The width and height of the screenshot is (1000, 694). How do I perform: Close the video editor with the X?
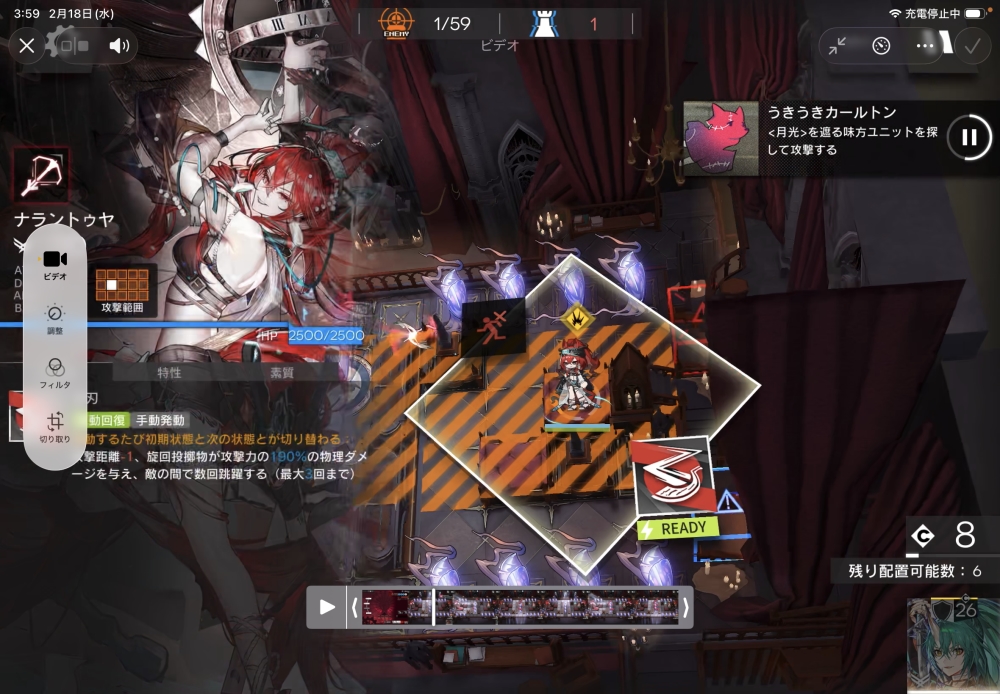coord(27,45)
